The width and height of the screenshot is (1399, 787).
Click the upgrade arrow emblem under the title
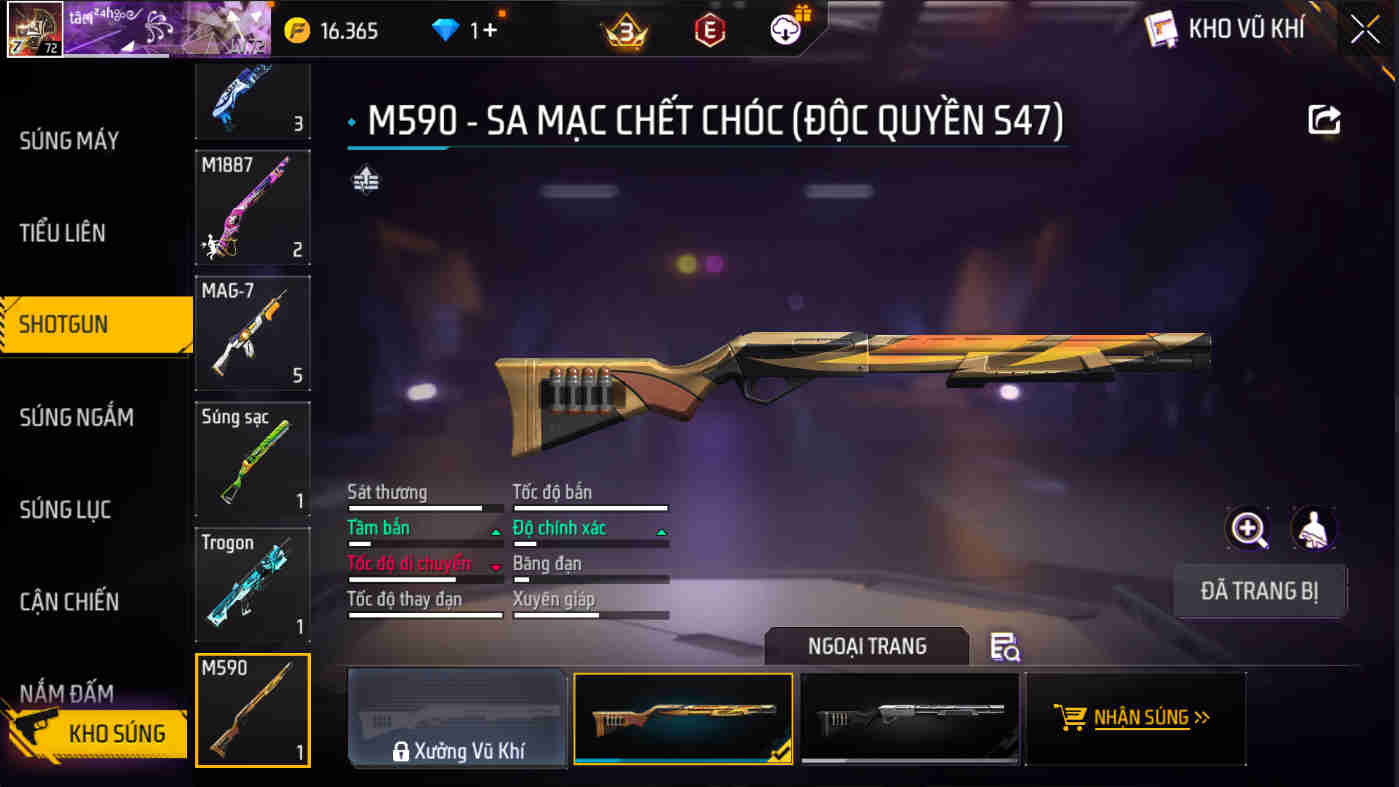pos(366,181)
